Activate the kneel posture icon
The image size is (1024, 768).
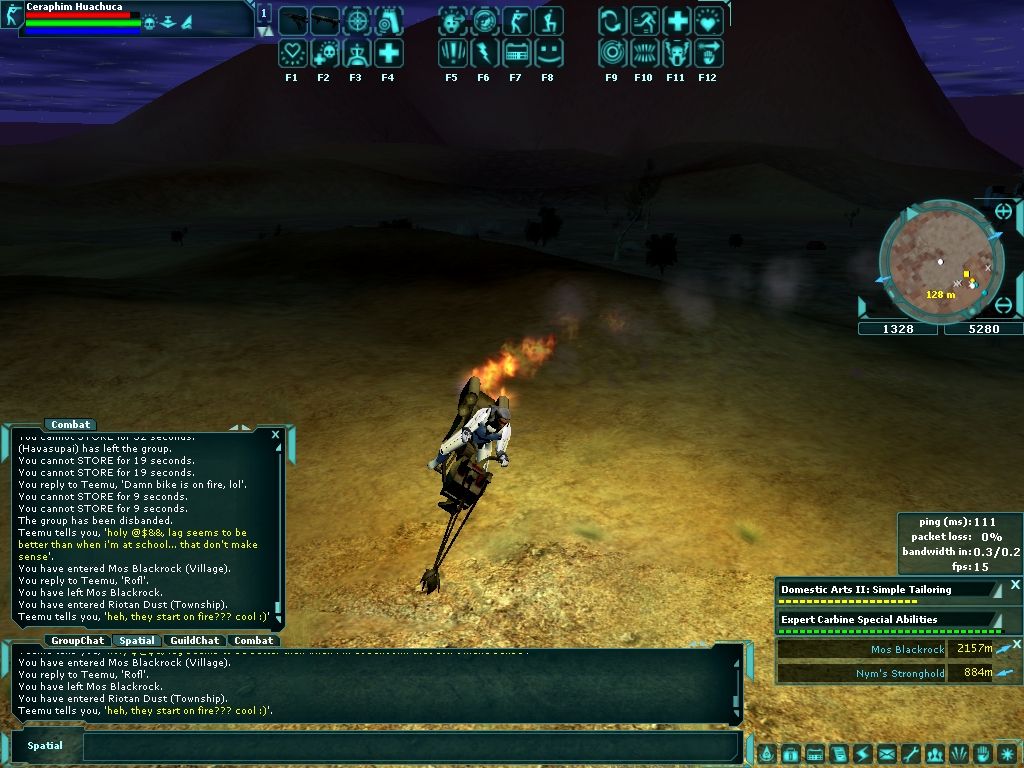click(548, 21)
